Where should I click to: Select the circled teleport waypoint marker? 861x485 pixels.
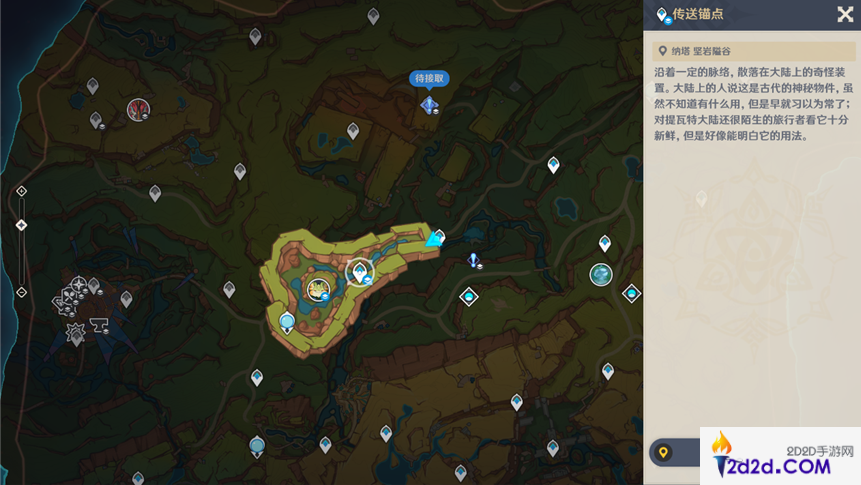pos(357,271)
